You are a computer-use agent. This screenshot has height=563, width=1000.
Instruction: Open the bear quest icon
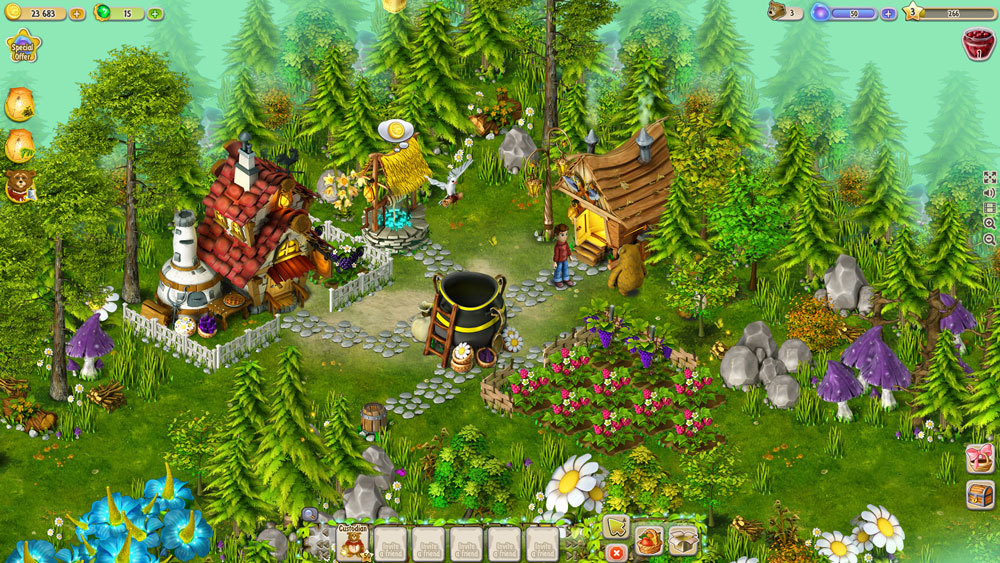[19, 185]
